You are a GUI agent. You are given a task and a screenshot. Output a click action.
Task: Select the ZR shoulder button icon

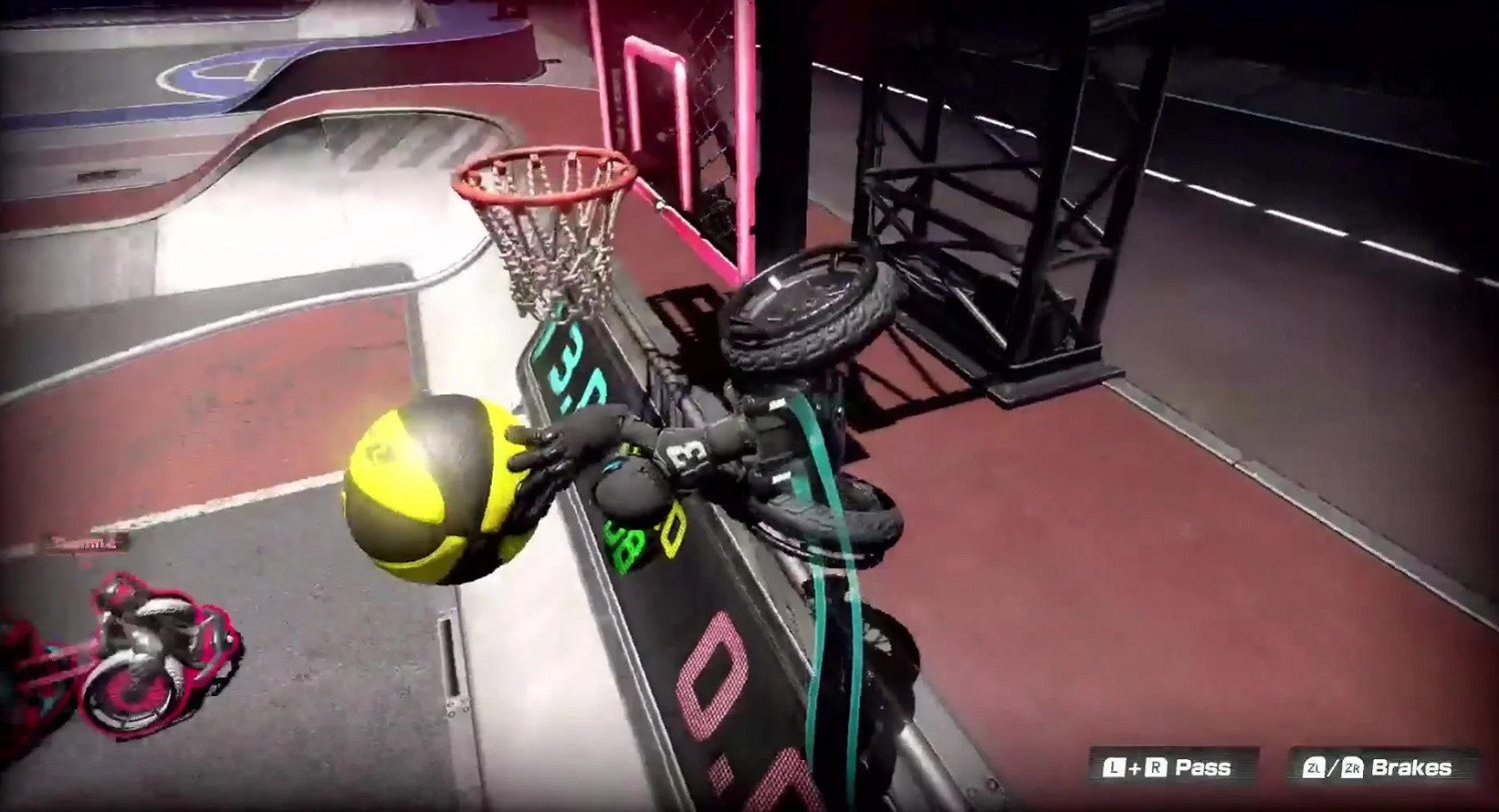[x=1352, y=767]
